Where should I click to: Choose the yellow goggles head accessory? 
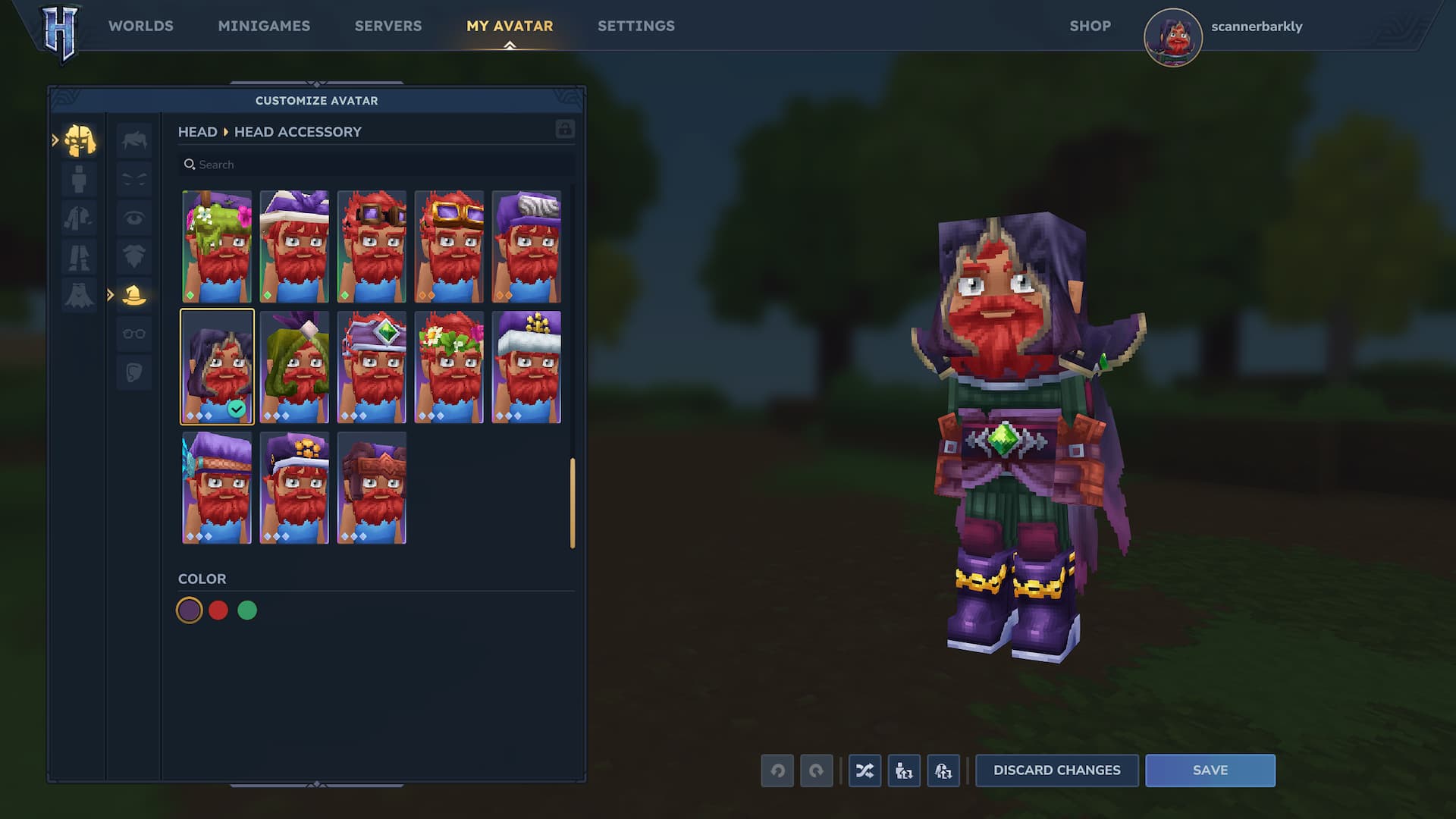(x=449, y=246)
